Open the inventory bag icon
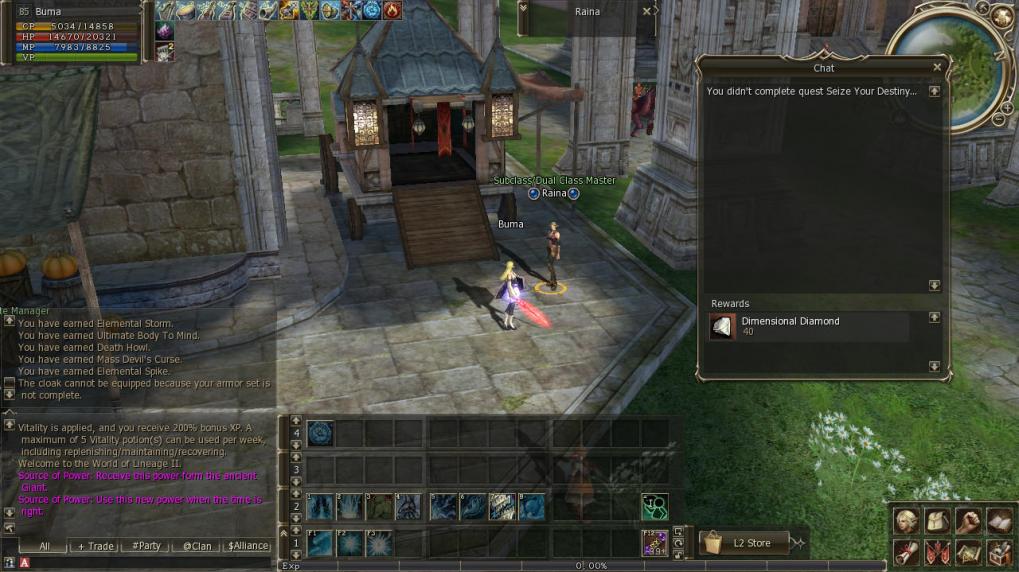This screenshot has height=572, width=1019. tap(937, 521)
